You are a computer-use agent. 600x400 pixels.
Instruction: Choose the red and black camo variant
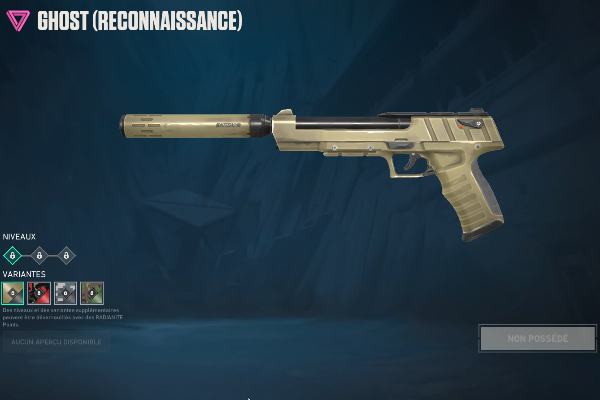(x=39, y=293)
